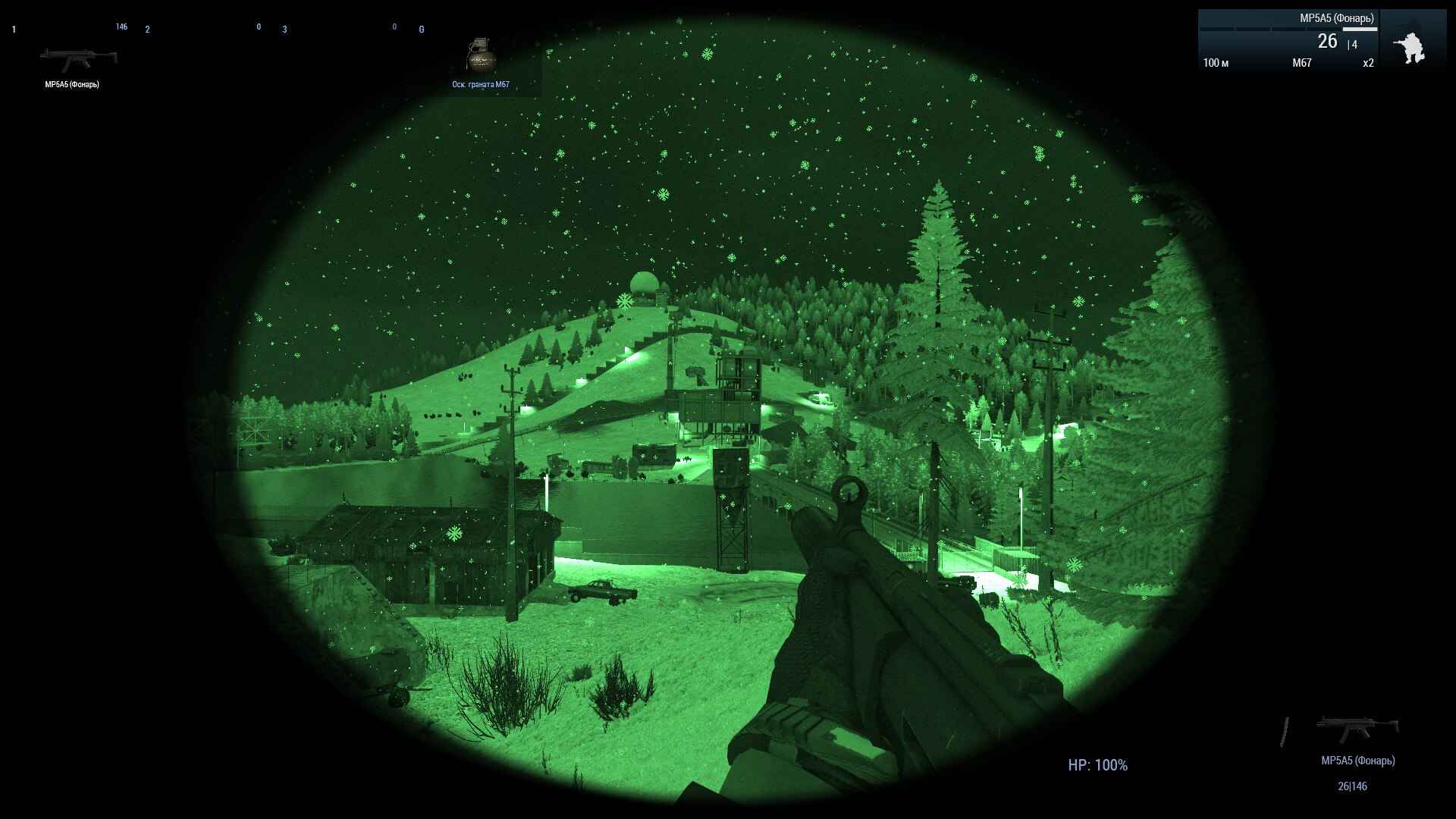Click the knife icon near bottom-right weapon panel
This screenshot has height=819, width=1456.
click(x=1285, y=732)
